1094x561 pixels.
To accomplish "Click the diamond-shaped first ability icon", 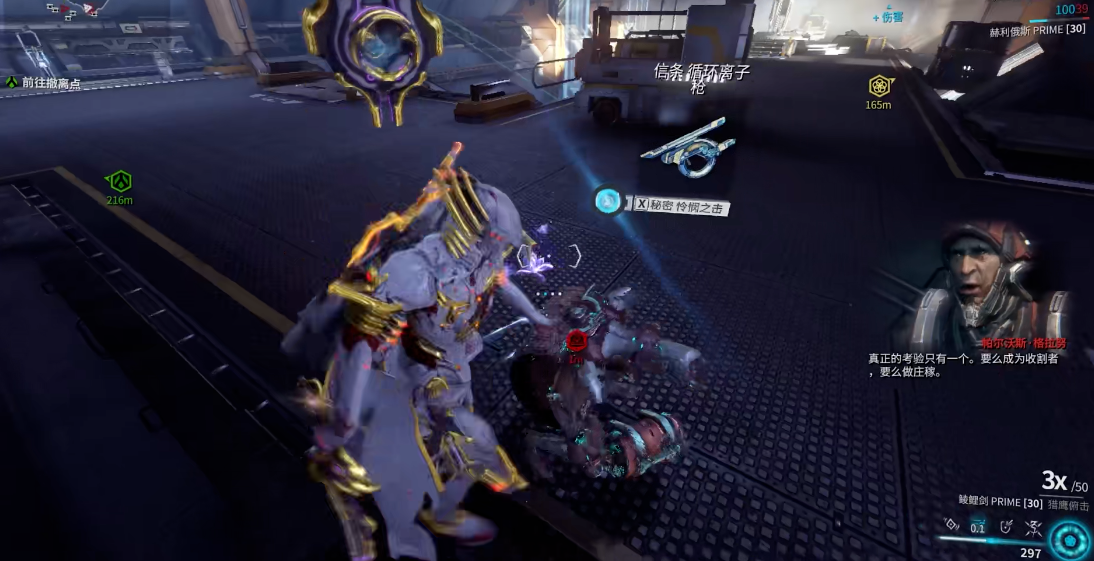I will click(x=951, y=524).
